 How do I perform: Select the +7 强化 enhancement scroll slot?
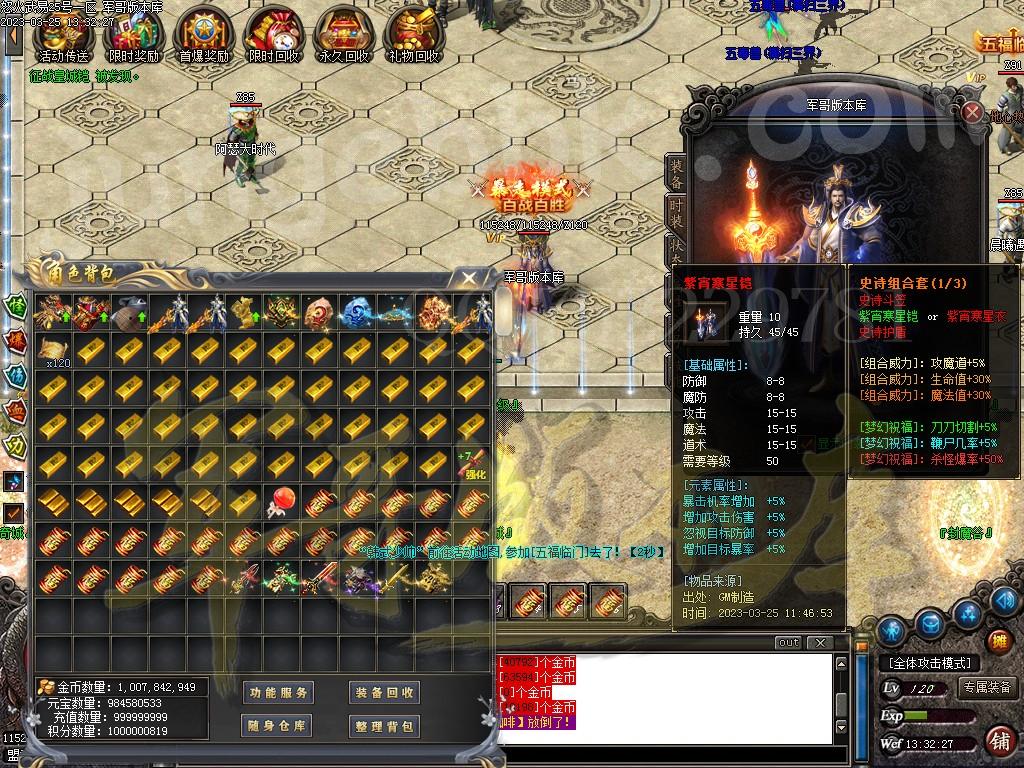[x=474, y=466]
